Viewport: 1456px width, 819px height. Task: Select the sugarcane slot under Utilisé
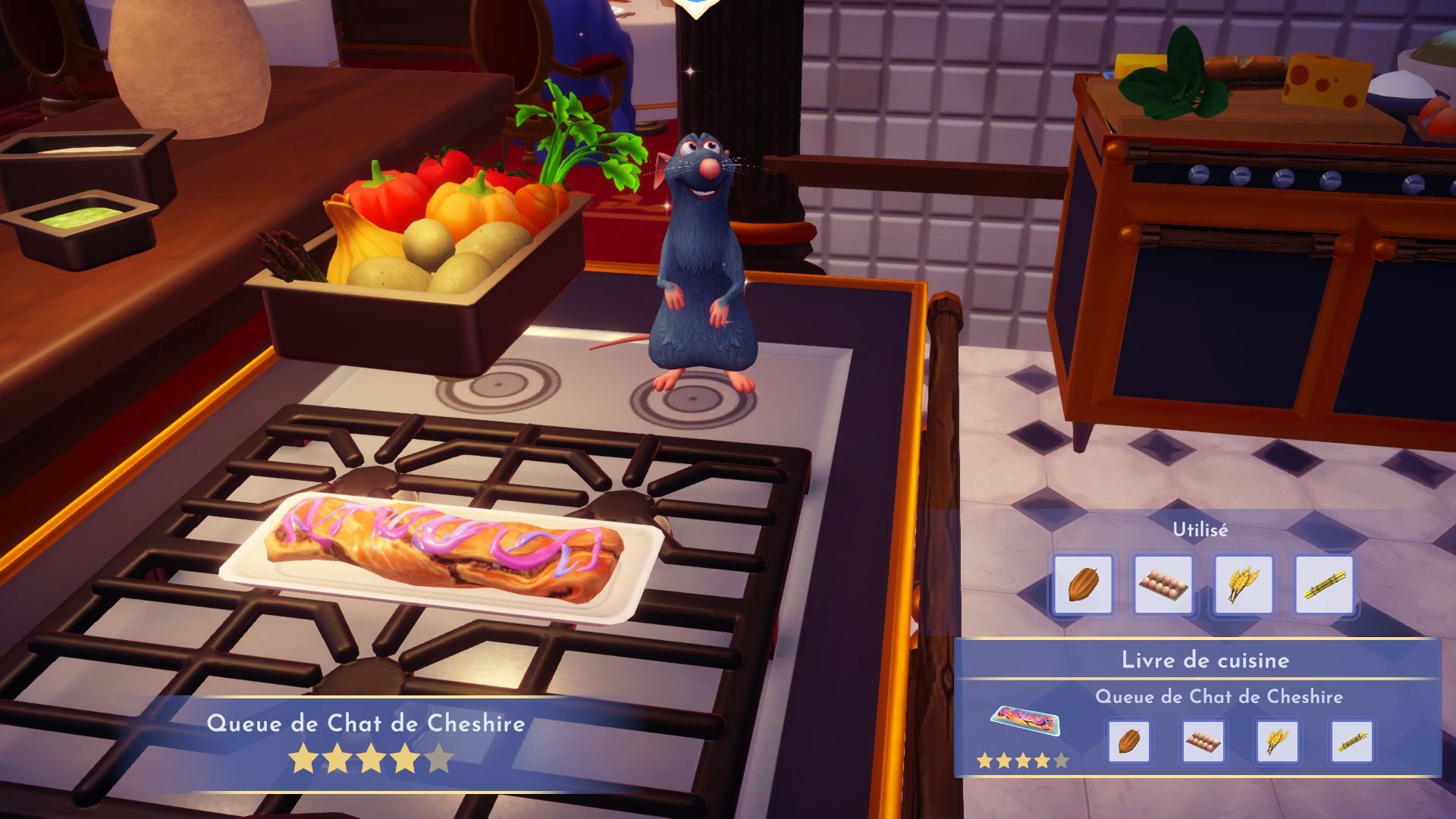pos(1324,584)
